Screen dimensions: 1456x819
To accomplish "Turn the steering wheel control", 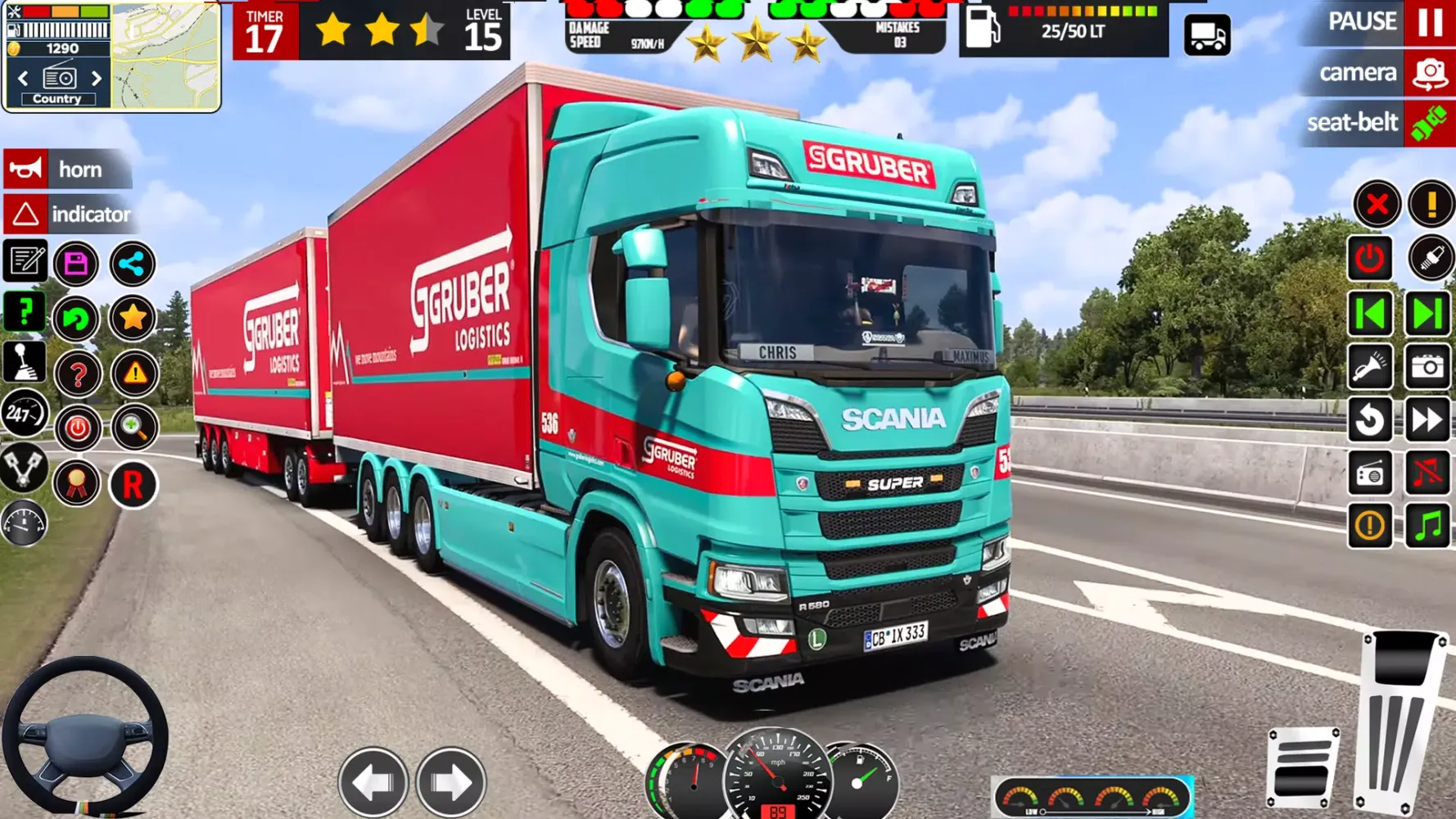I will [x=84, y=737].
